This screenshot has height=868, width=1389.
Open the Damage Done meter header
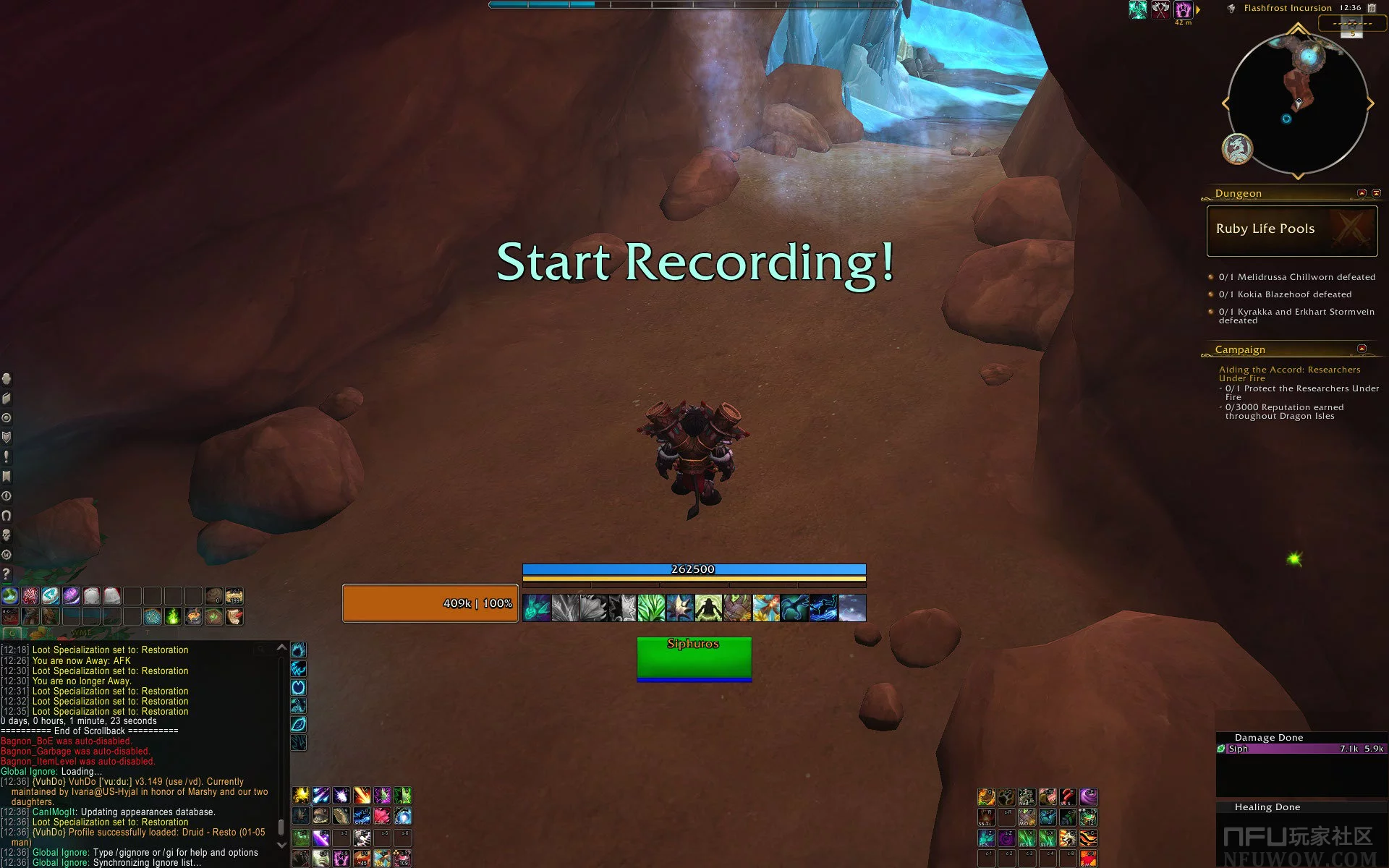pyautogui.click(x=1269, y=738)
